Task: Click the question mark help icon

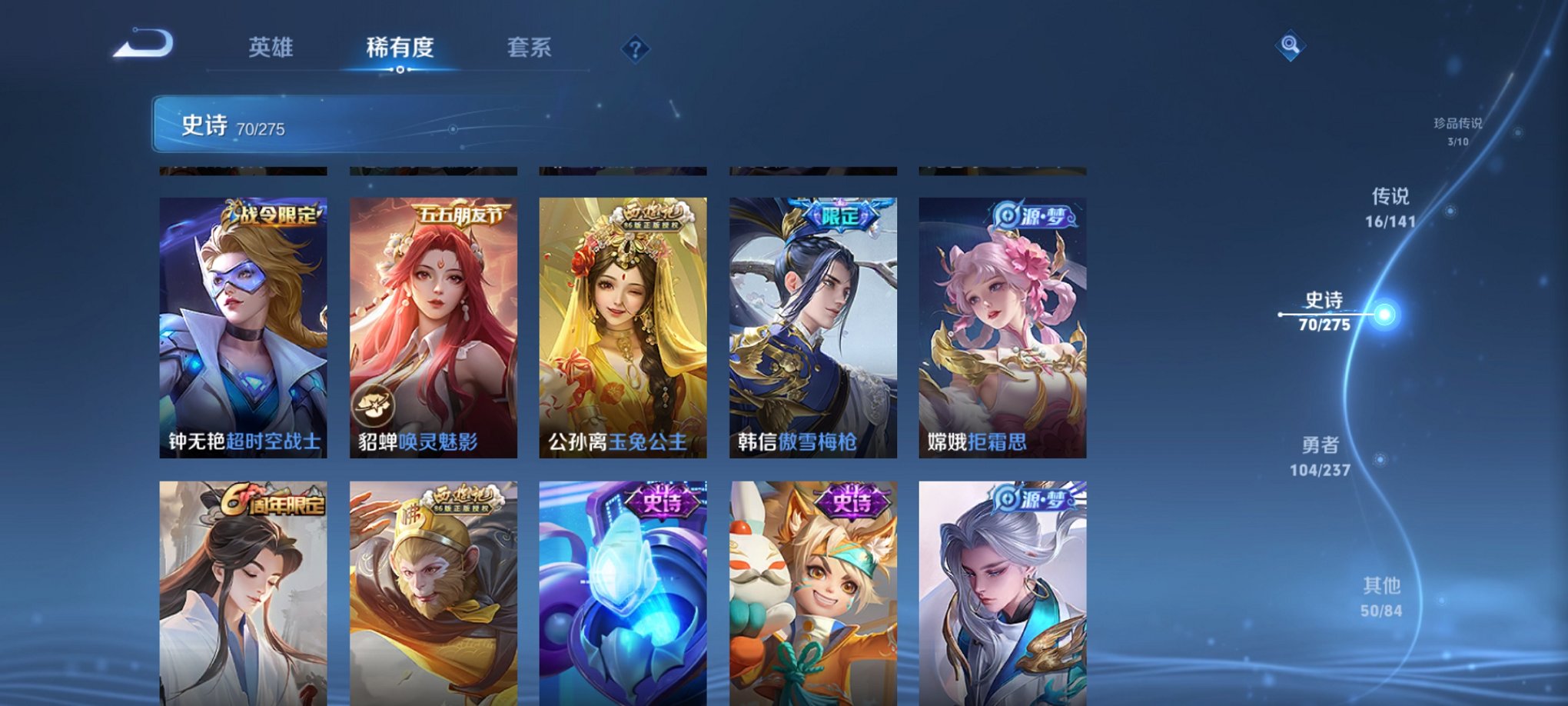Action: pos(635,48)
